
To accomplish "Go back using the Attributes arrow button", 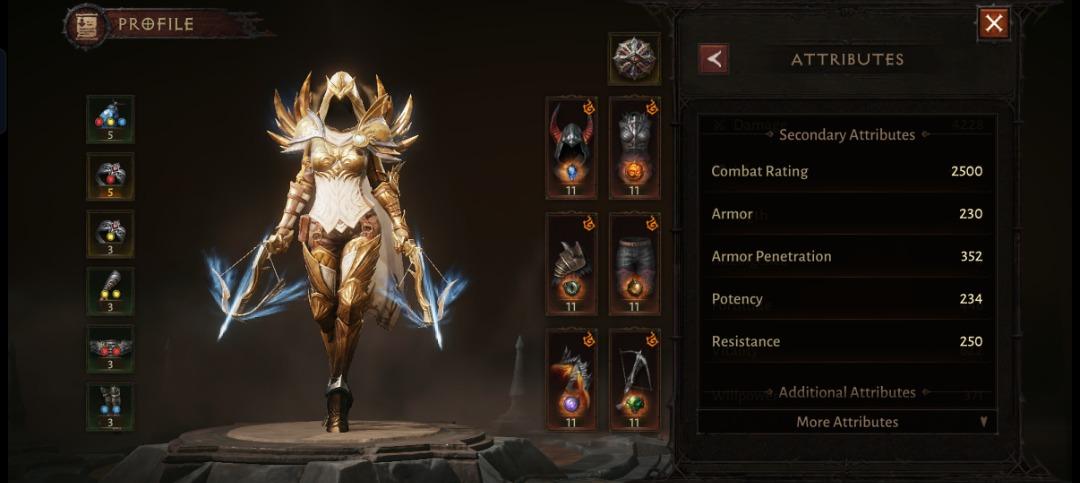I will (714, 59).
